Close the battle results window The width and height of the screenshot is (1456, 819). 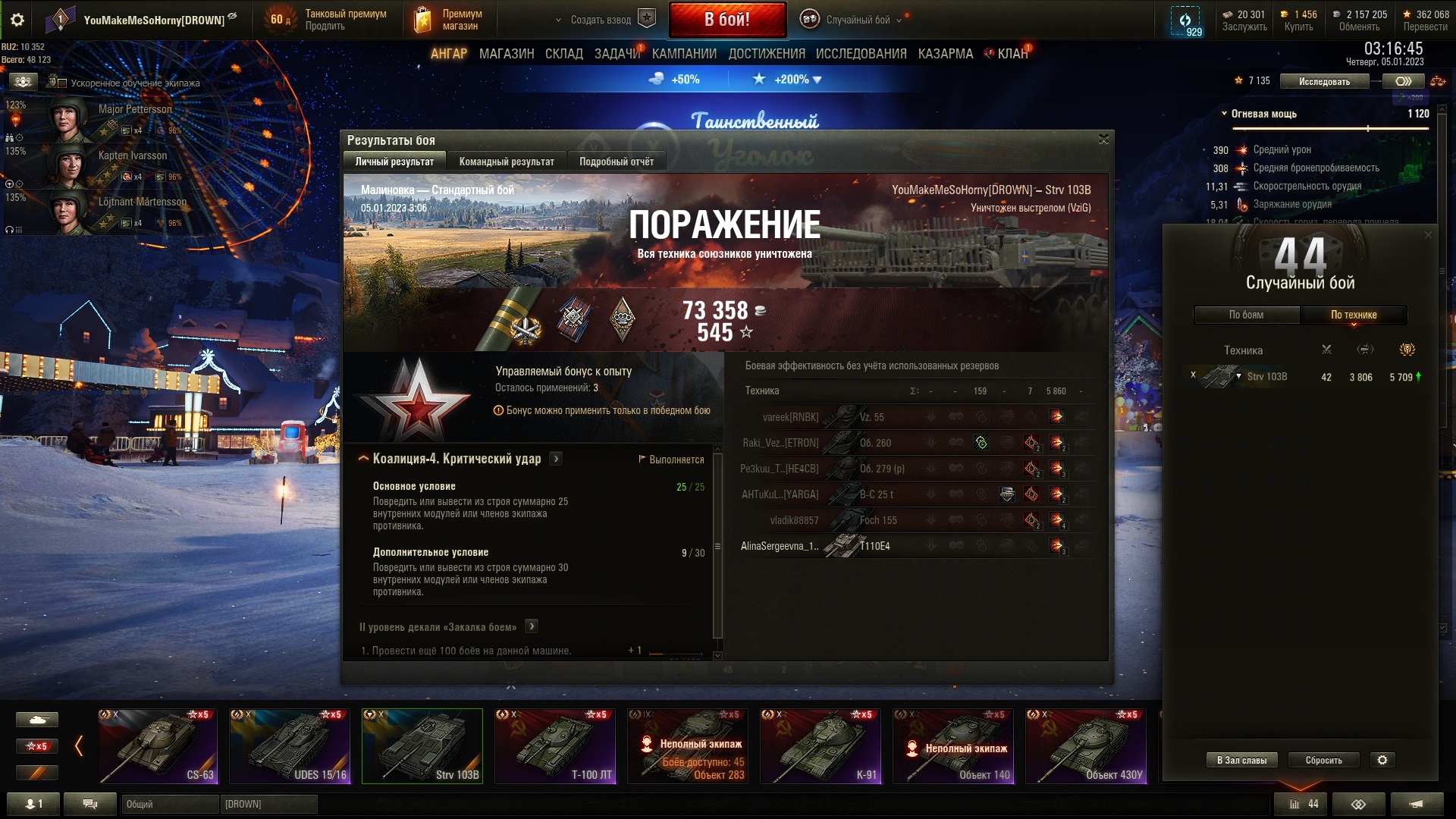click(x=1103, y=139)
